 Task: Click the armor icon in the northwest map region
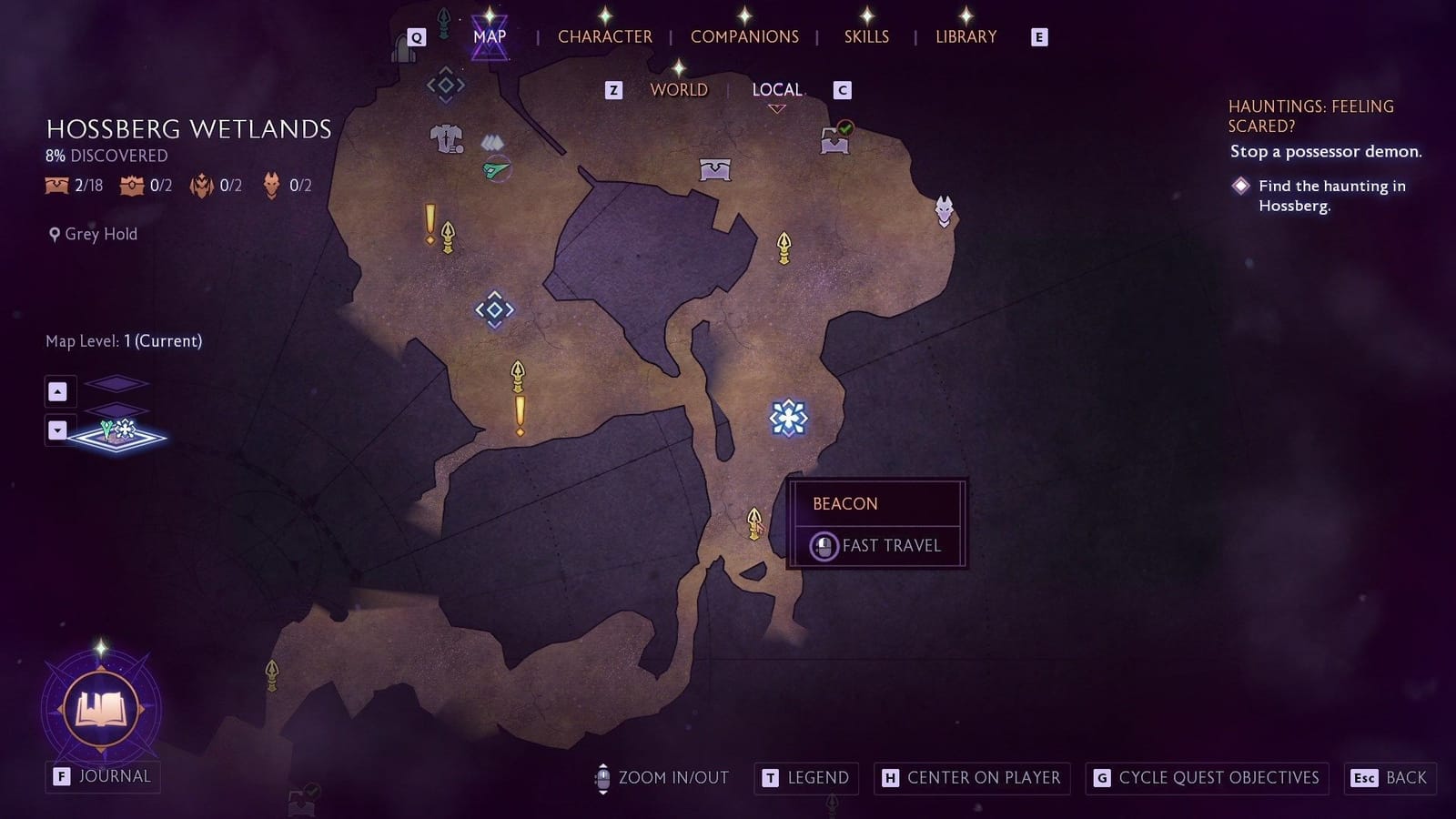tap(445, 138)
